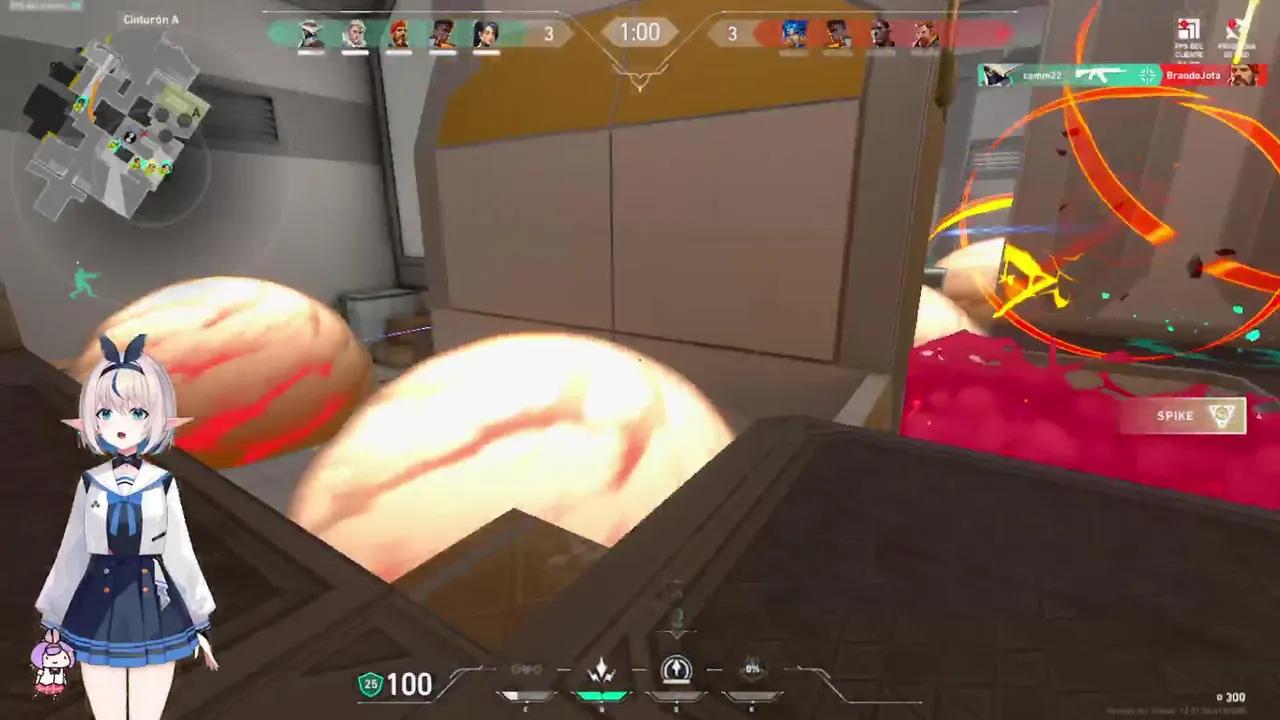The height and width of the screenshot is (720, 1280).
Task: Click the signature ability orb icon
Action: point(676,667)
